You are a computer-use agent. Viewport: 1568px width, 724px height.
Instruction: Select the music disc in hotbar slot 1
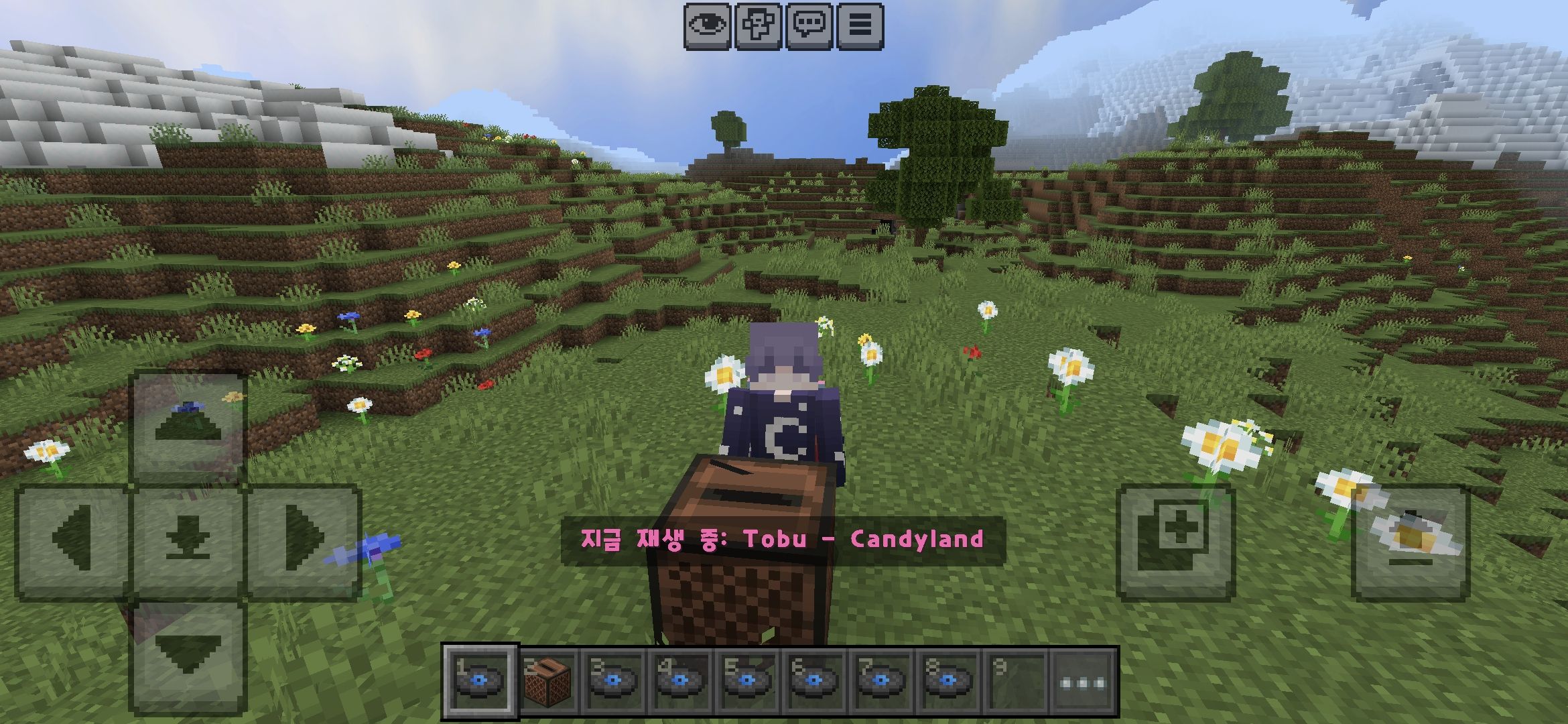479,680
